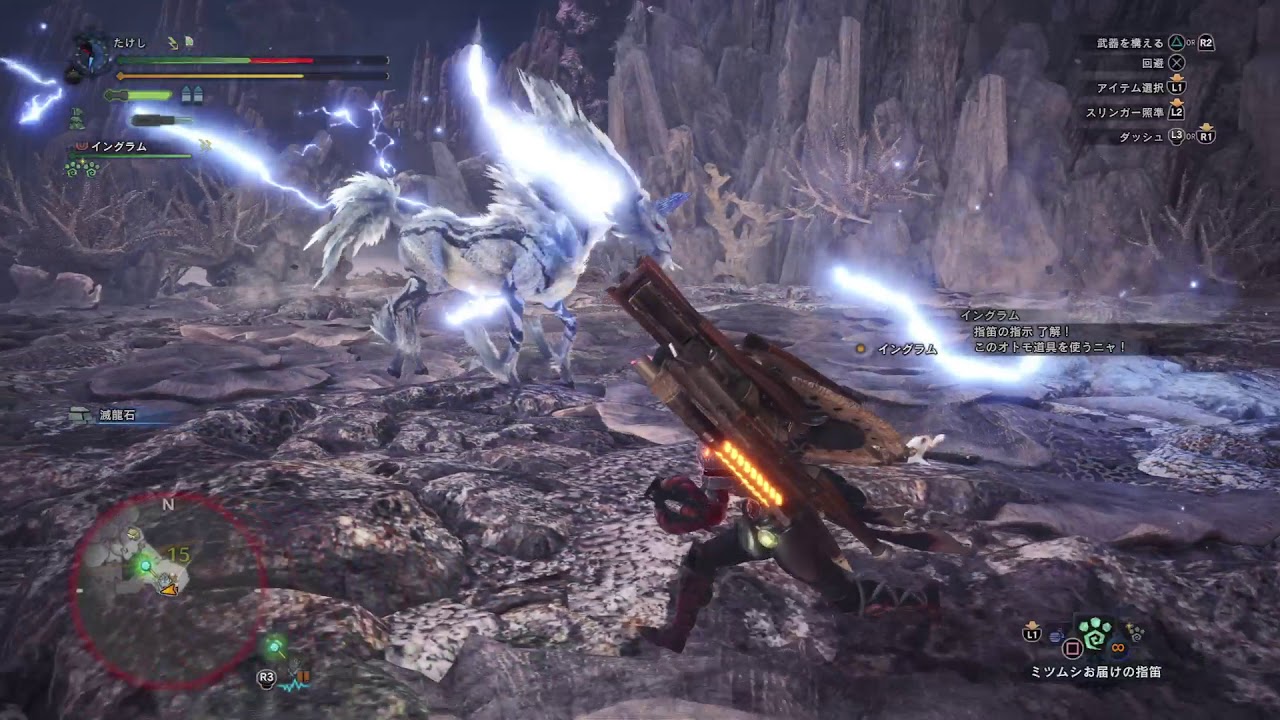The width and height of the screenshot is (1280, 720).
Task: Choose the blue item left of the whistle
Action: (1057, 635)
